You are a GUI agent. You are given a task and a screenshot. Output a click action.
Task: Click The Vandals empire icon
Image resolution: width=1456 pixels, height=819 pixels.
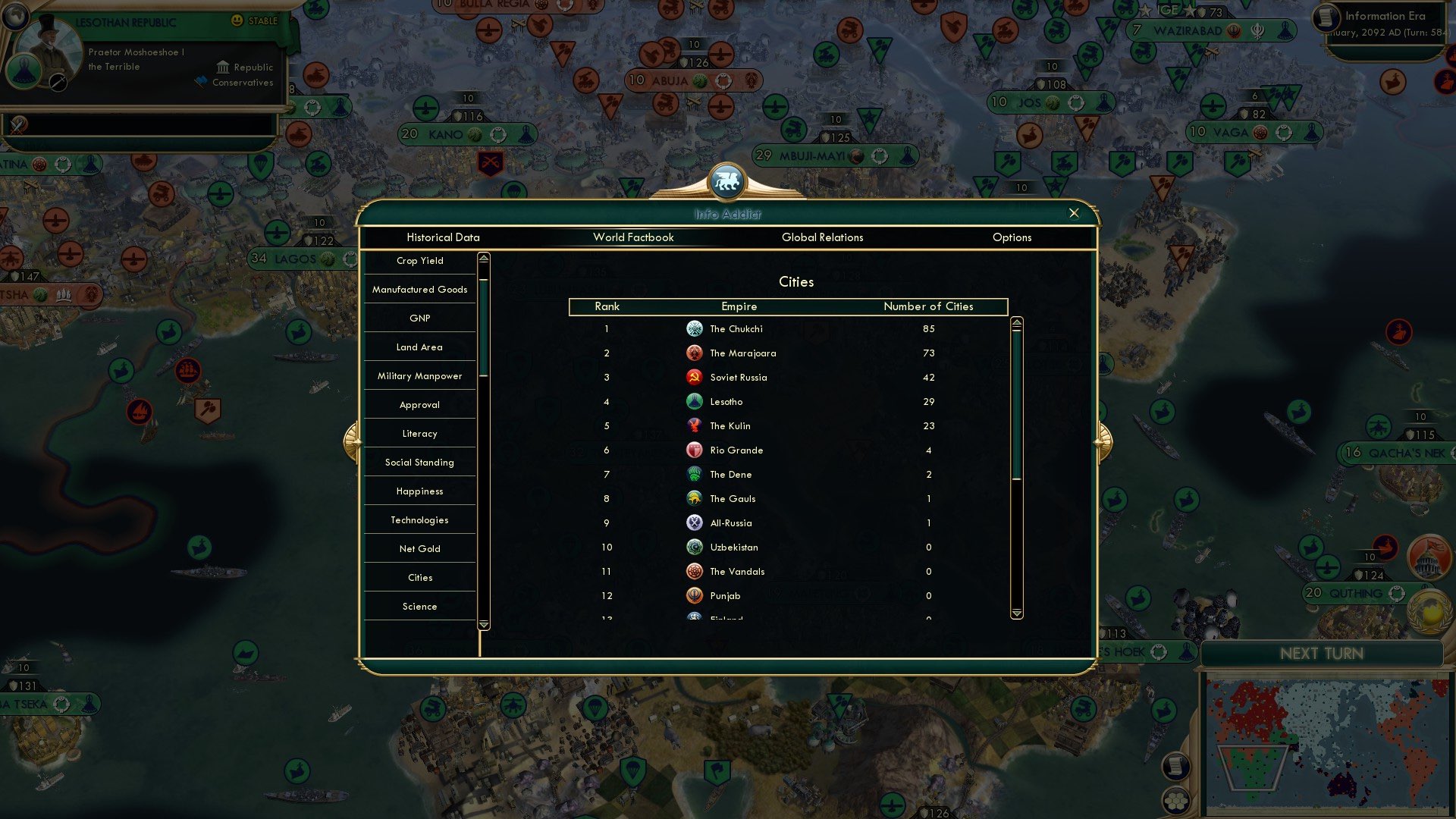pos(695,571)
